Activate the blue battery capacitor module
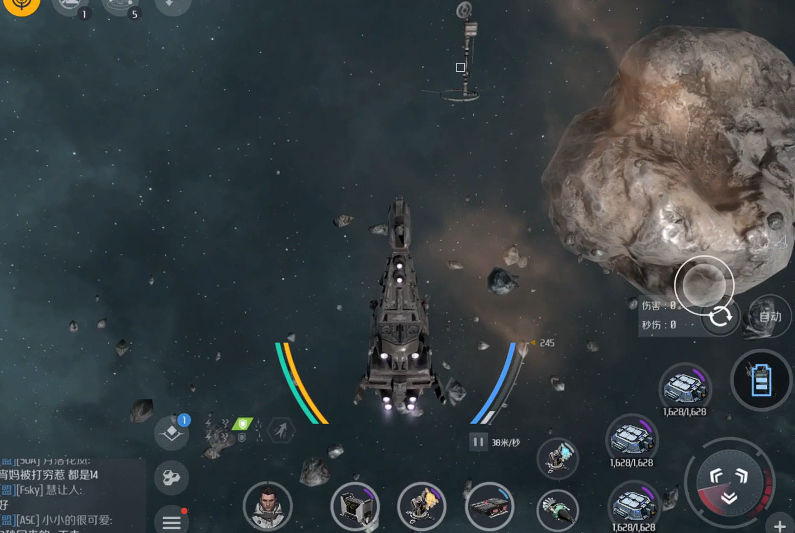 [761, 380]
